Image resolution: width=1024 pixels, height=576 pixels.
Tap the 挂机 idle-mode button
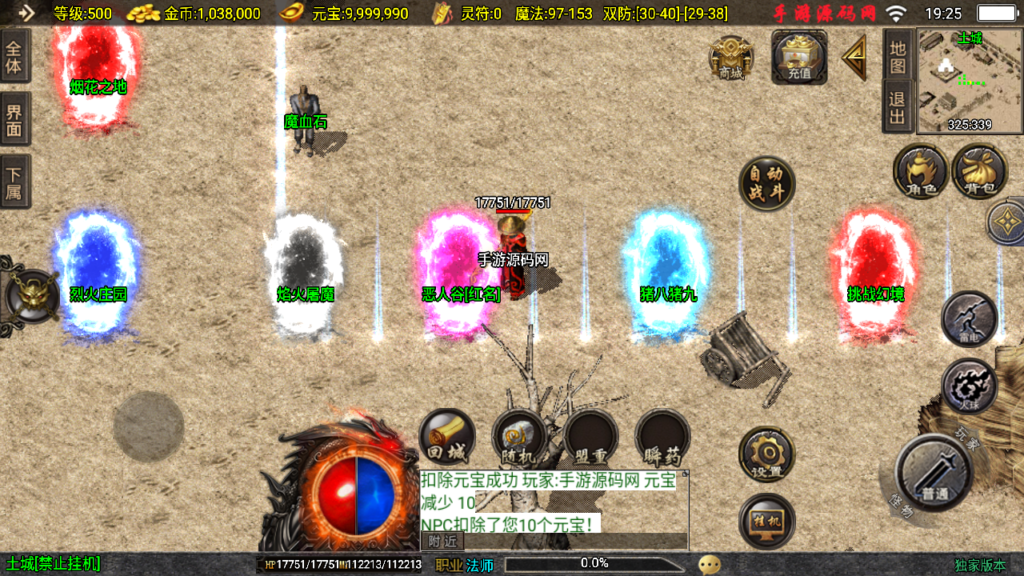coord(767,521)
